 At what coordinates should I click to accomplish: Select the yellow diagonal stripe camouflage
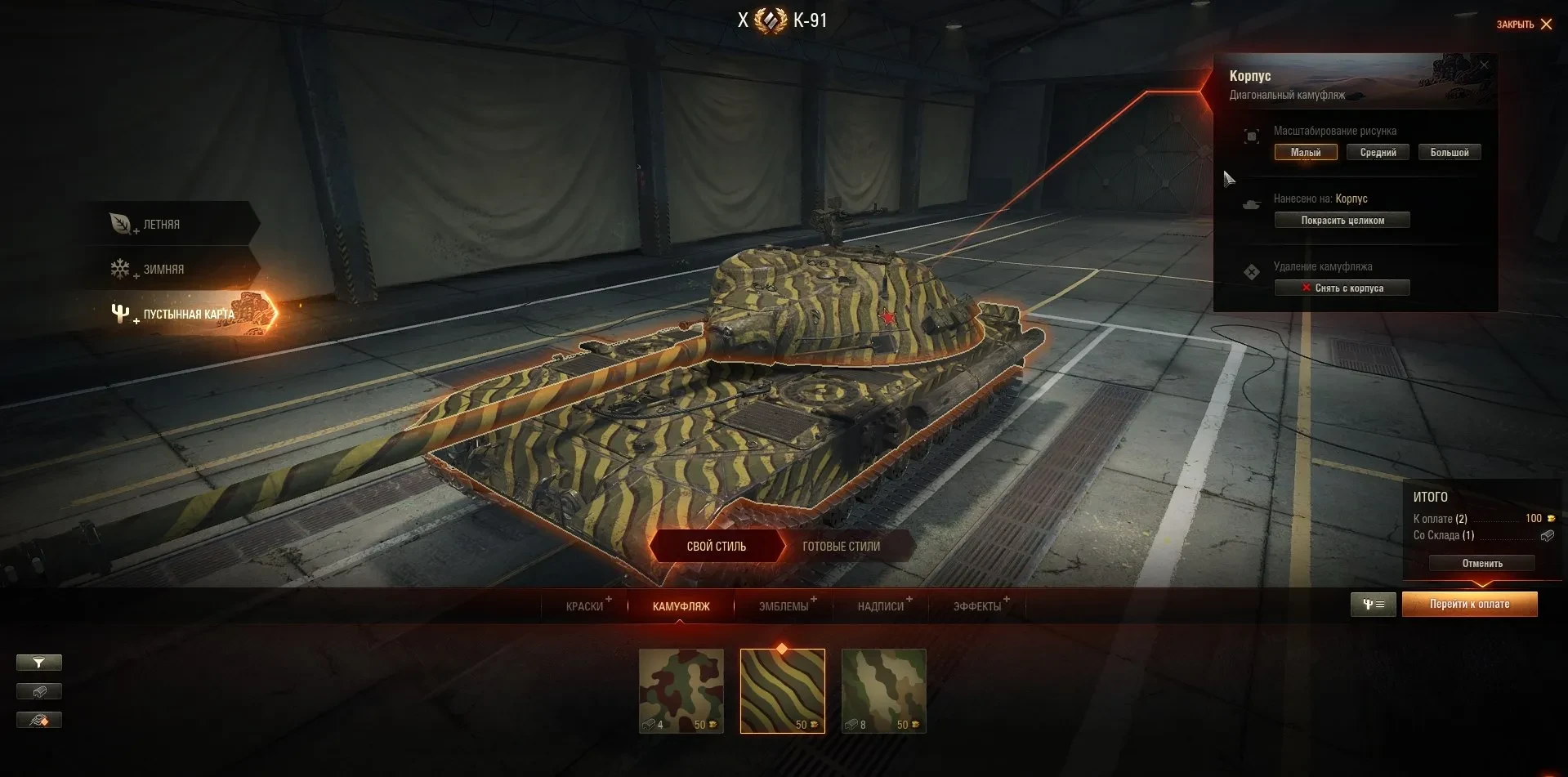[782, 690]
